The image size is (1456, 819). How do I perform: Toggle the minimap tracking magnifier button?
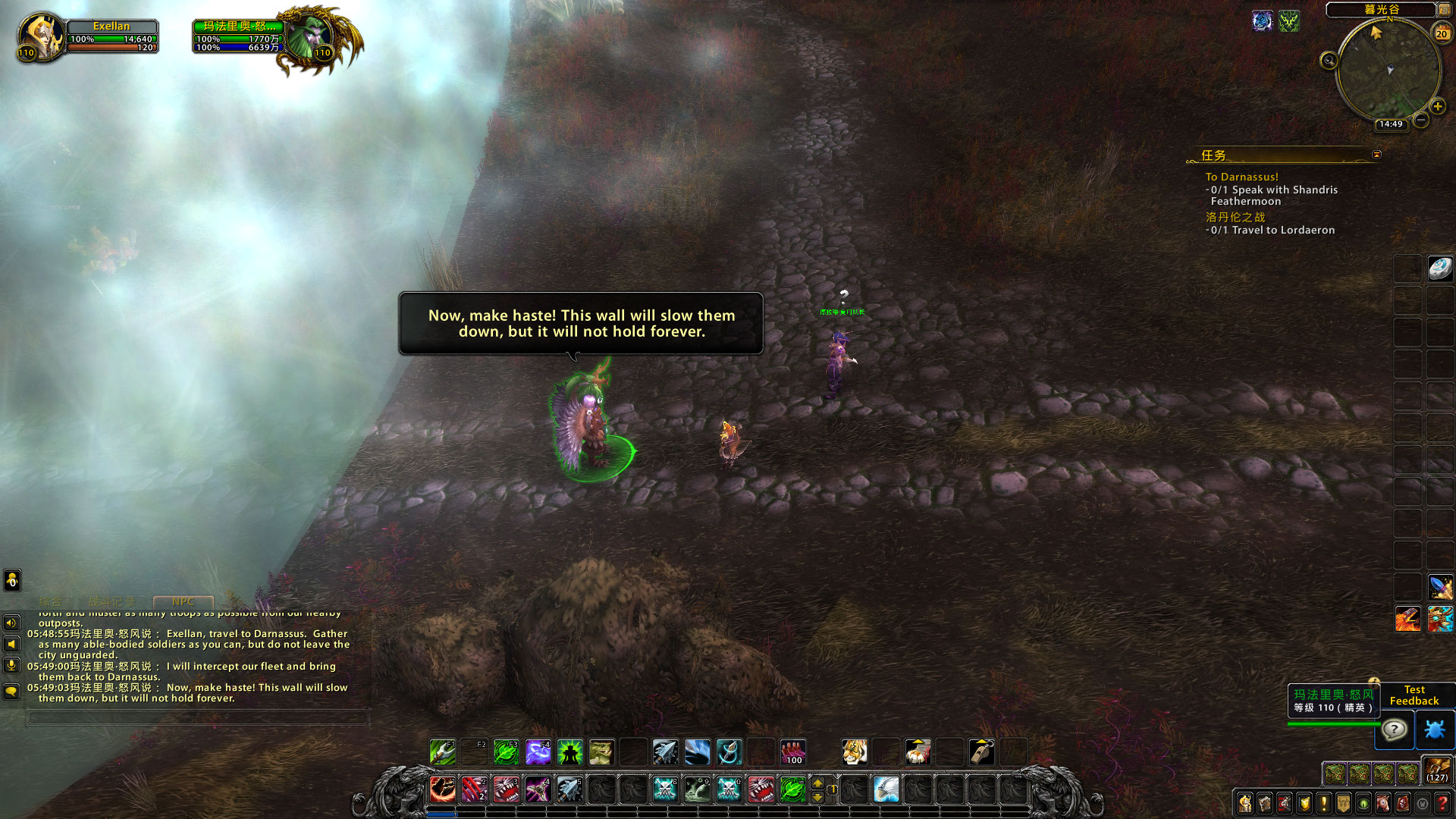(1329, 61)
